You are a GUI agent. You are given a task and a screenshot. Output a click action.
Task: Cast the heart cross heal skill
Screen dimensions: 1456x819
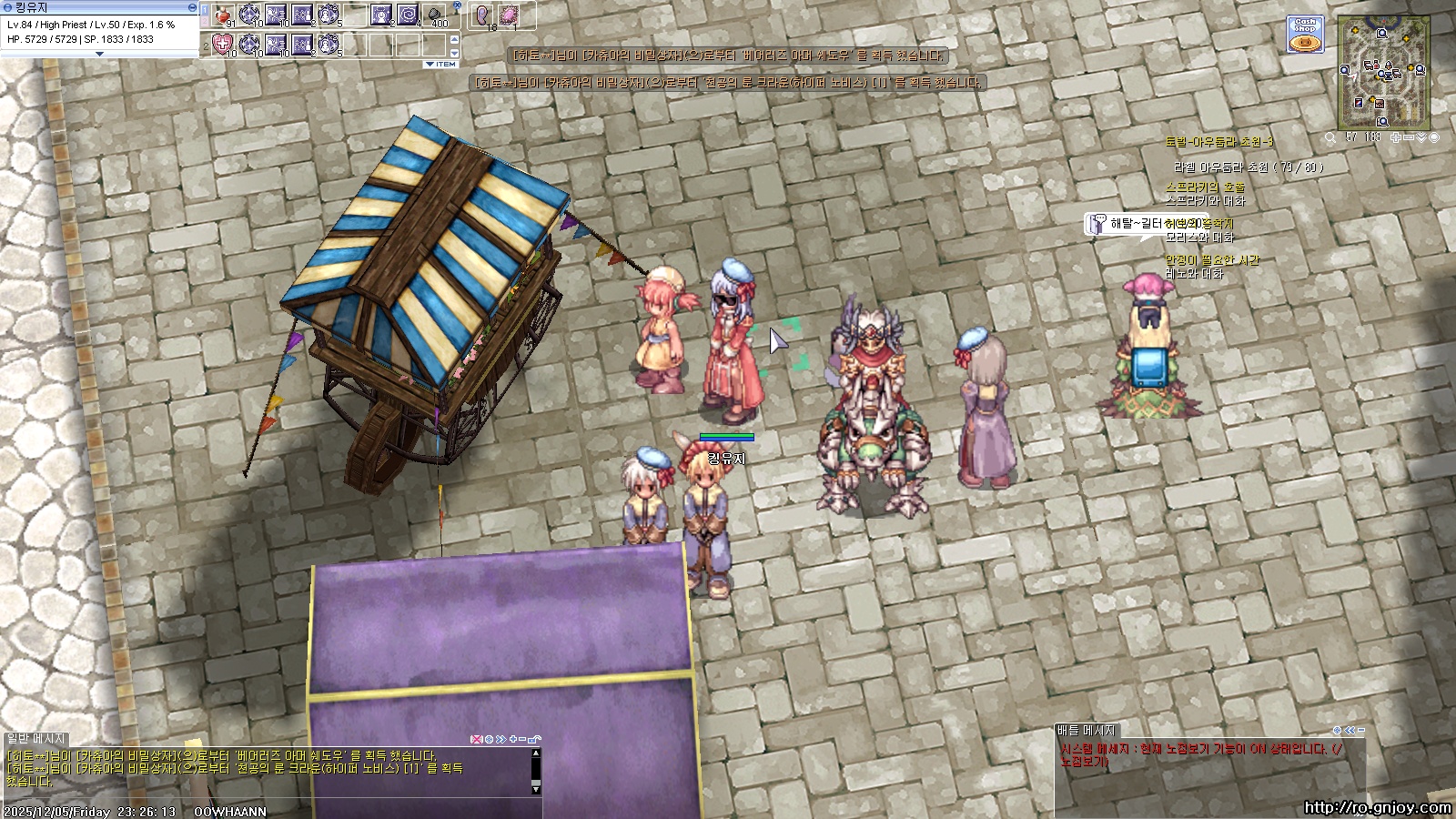[224, 44]
